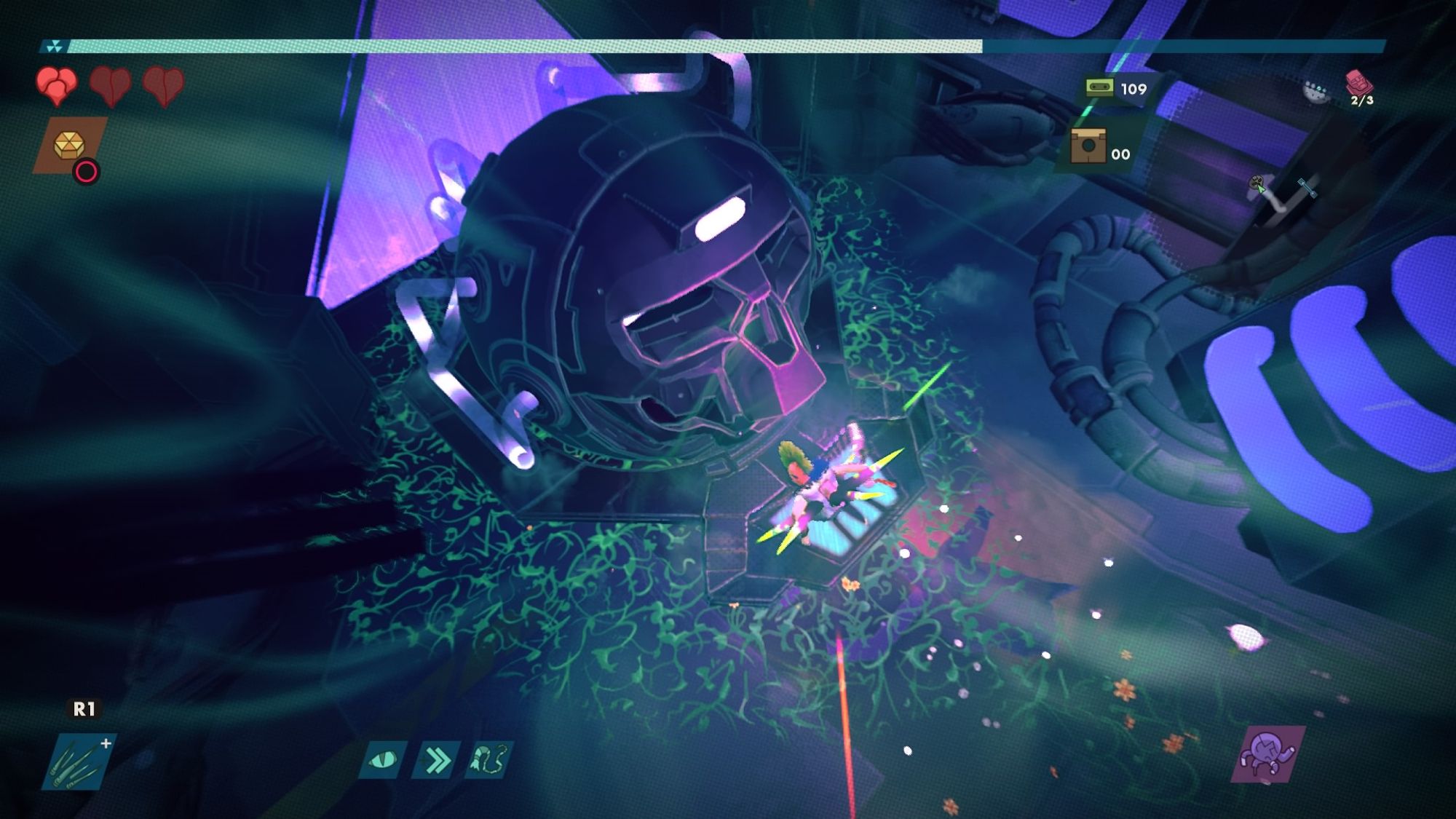Choose the double chevron dash icon

coord(436,761)
